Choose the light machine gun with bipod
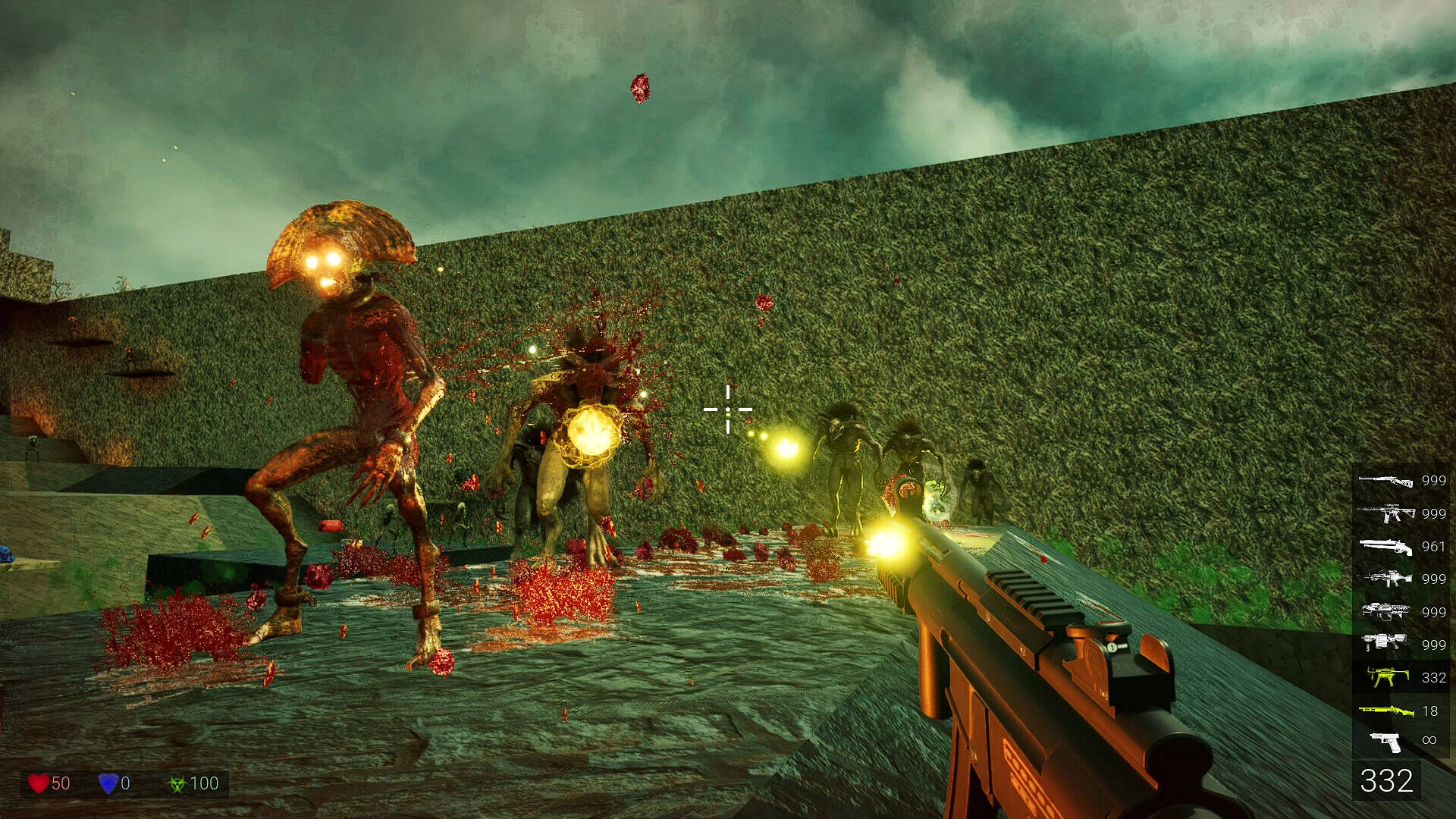This screenshot has height=819, width=1456. (1385, 579)
